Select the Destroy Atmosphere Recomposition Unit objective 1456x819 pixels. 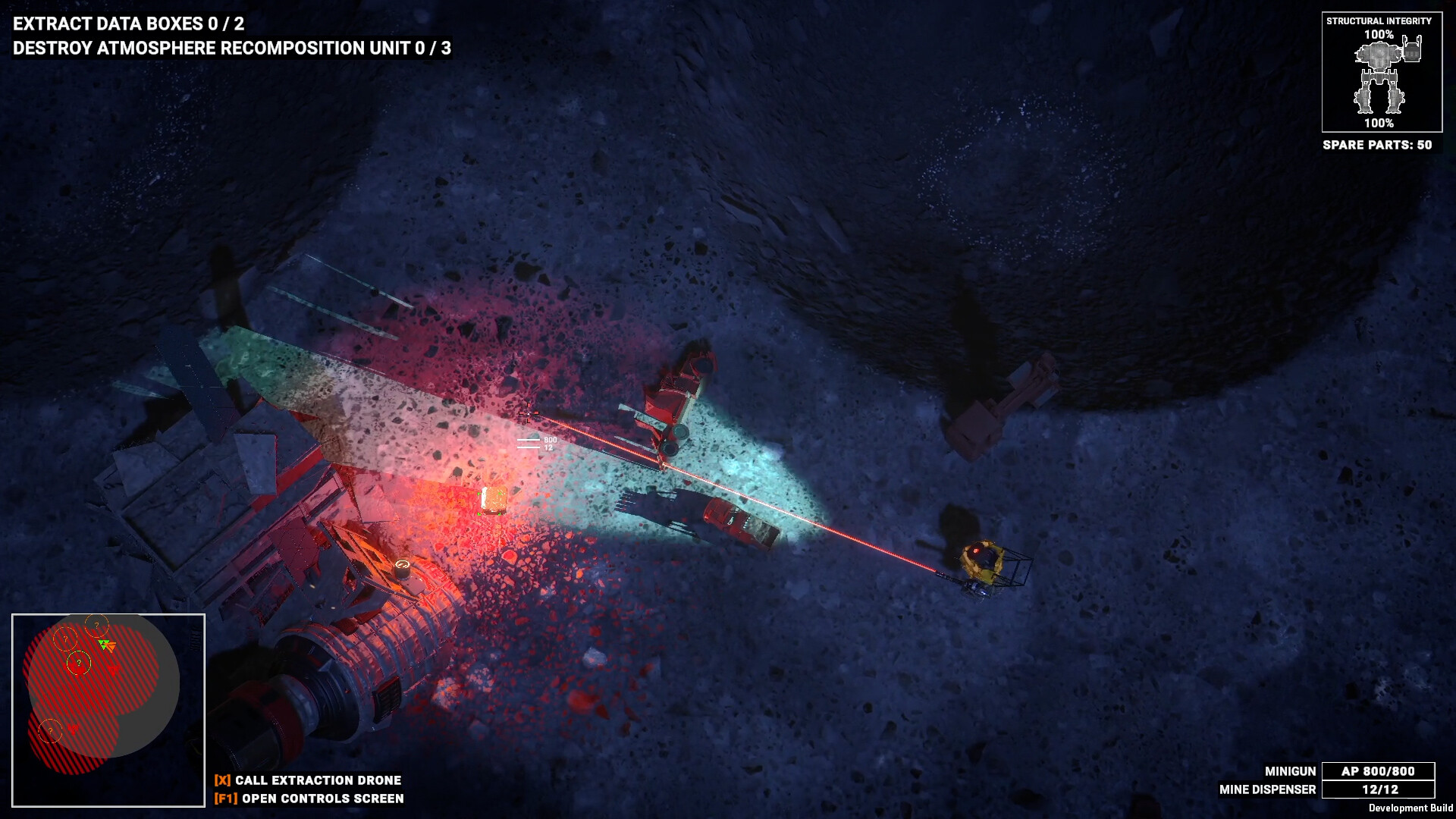point(232,49)
